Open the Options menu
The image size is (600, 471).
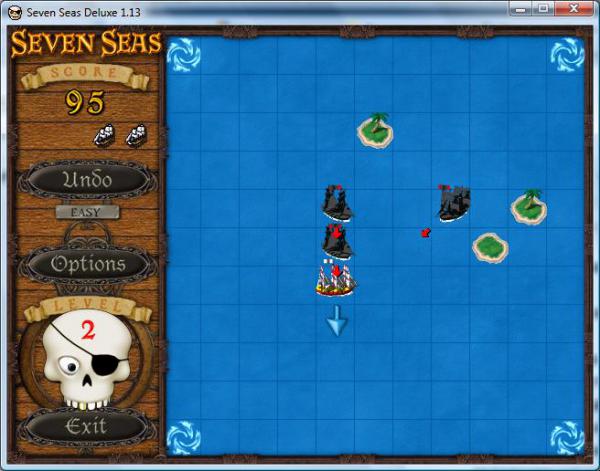(x=88, y=264)
